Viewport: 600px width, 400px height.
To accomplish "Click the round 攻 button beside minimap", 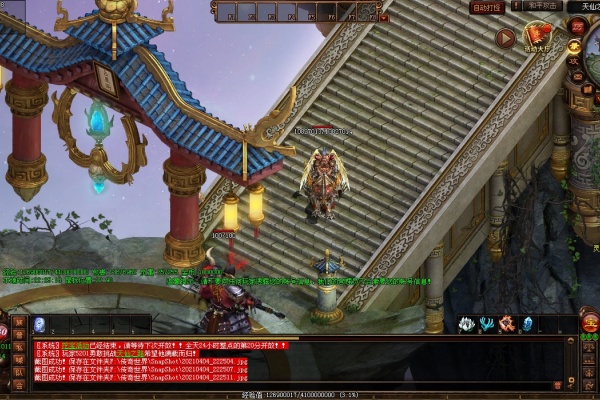I will tap(575, 60).
